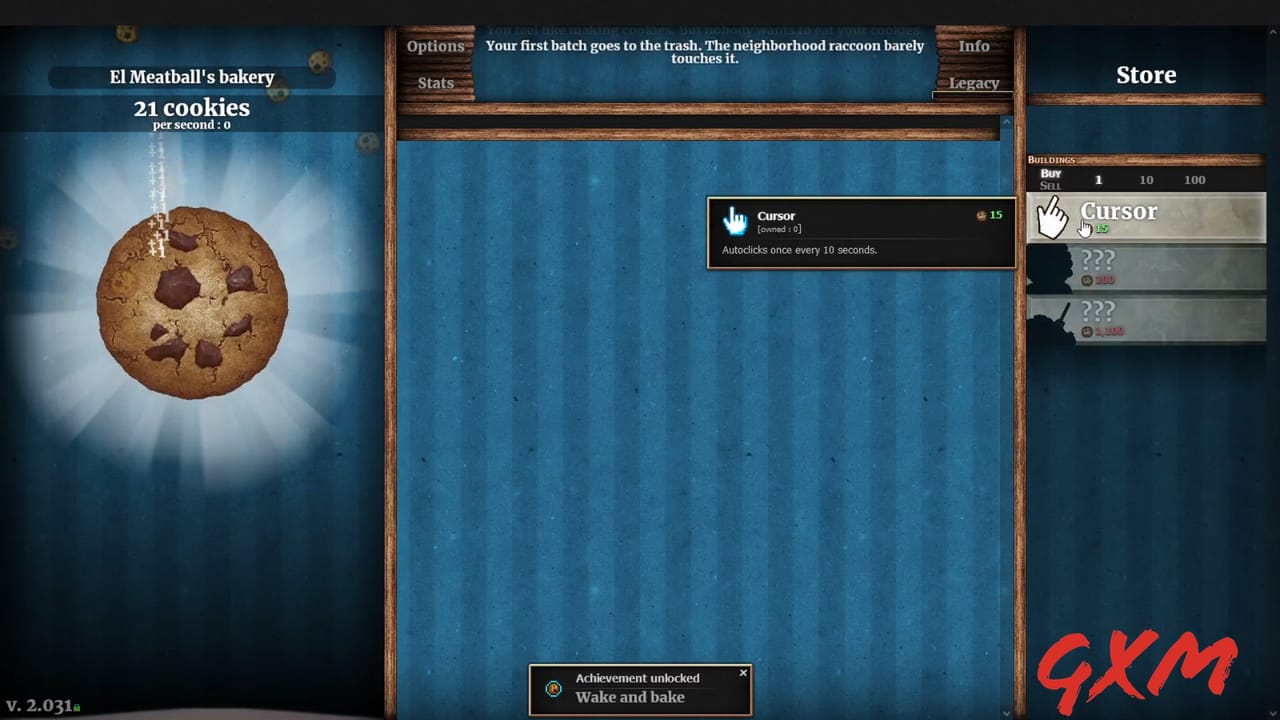Click the achievement badge in the Wake and bake popup

(553, 689)
